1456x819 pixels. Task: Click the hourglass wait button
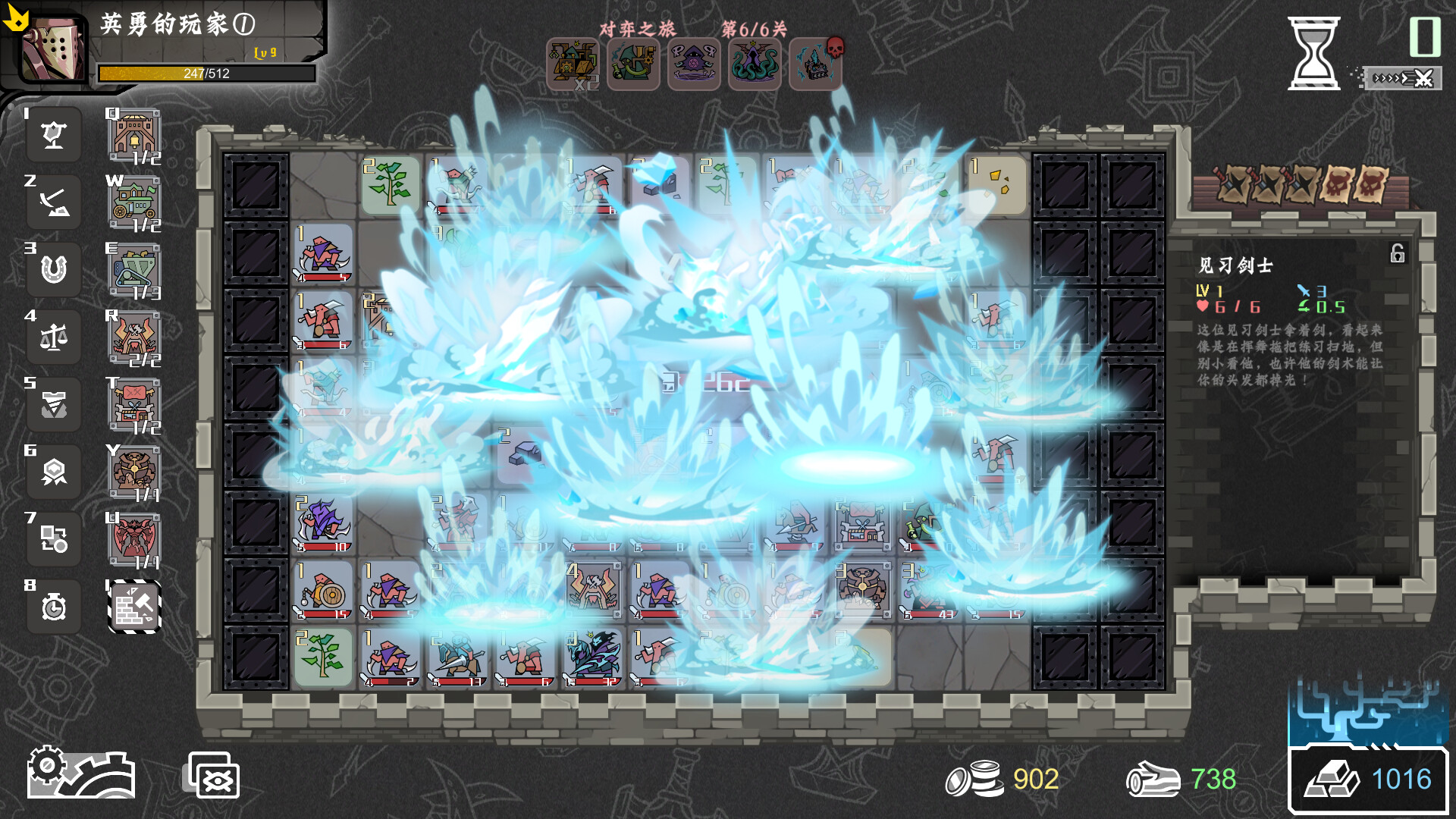1313,54
